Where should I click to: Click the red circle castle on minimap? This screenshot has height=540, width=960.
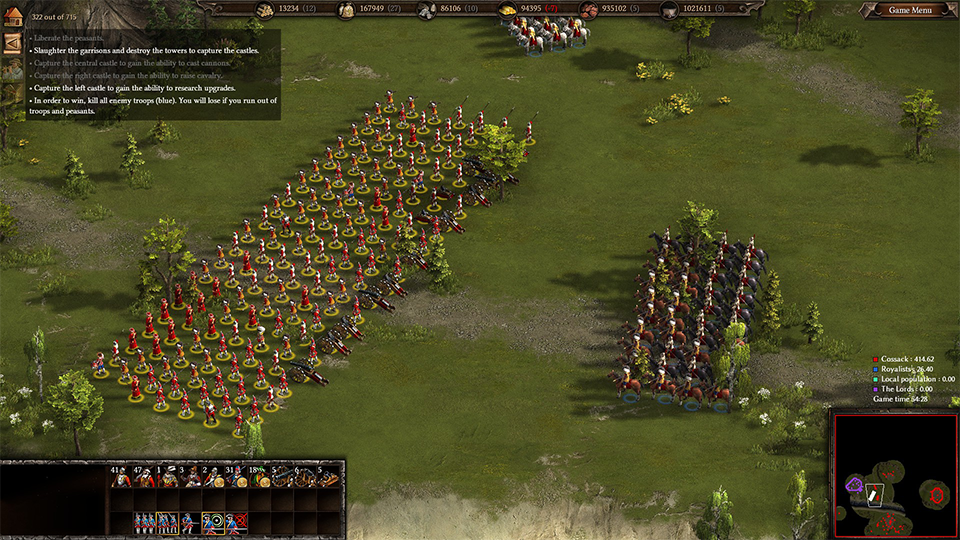click(x=936, y=494)
